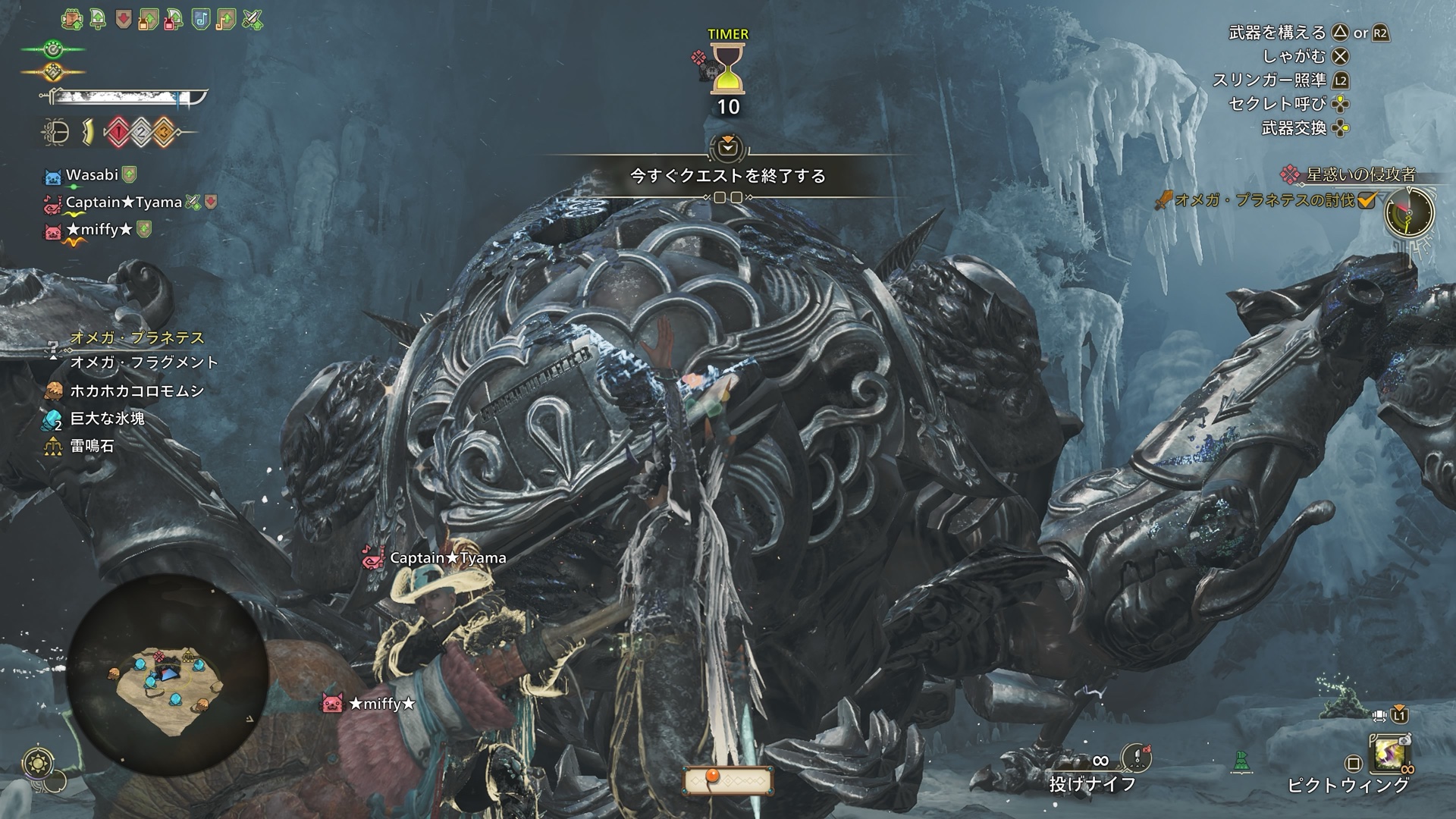Image resolution: width=1456 pixels, height=819 pixels.
Task: Click the hourglass timer icon
Action: click(729, 70)
